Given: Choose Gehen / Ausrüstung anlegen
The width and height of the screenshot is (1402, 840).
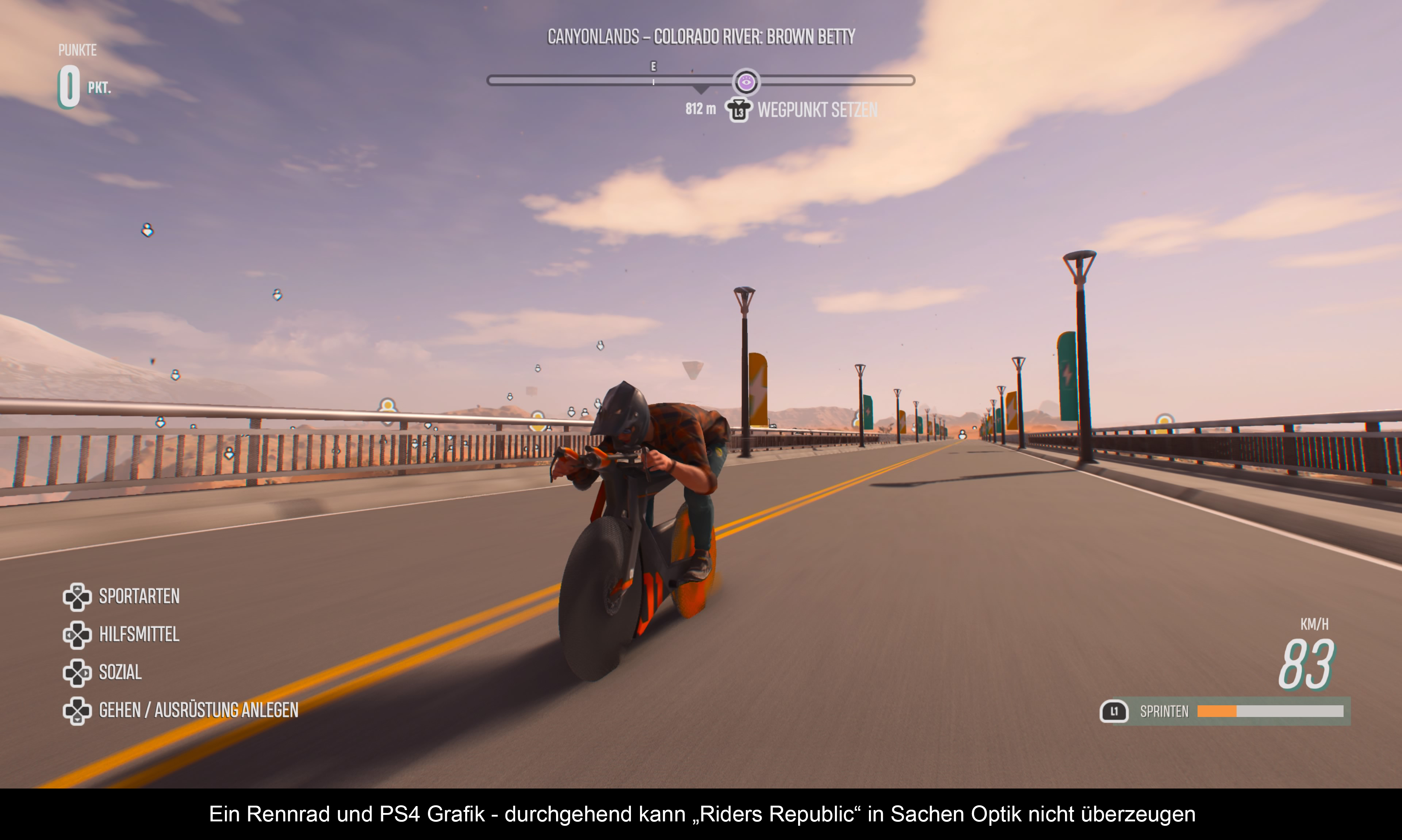Looking at the screenshot, I should pos(198,710).
